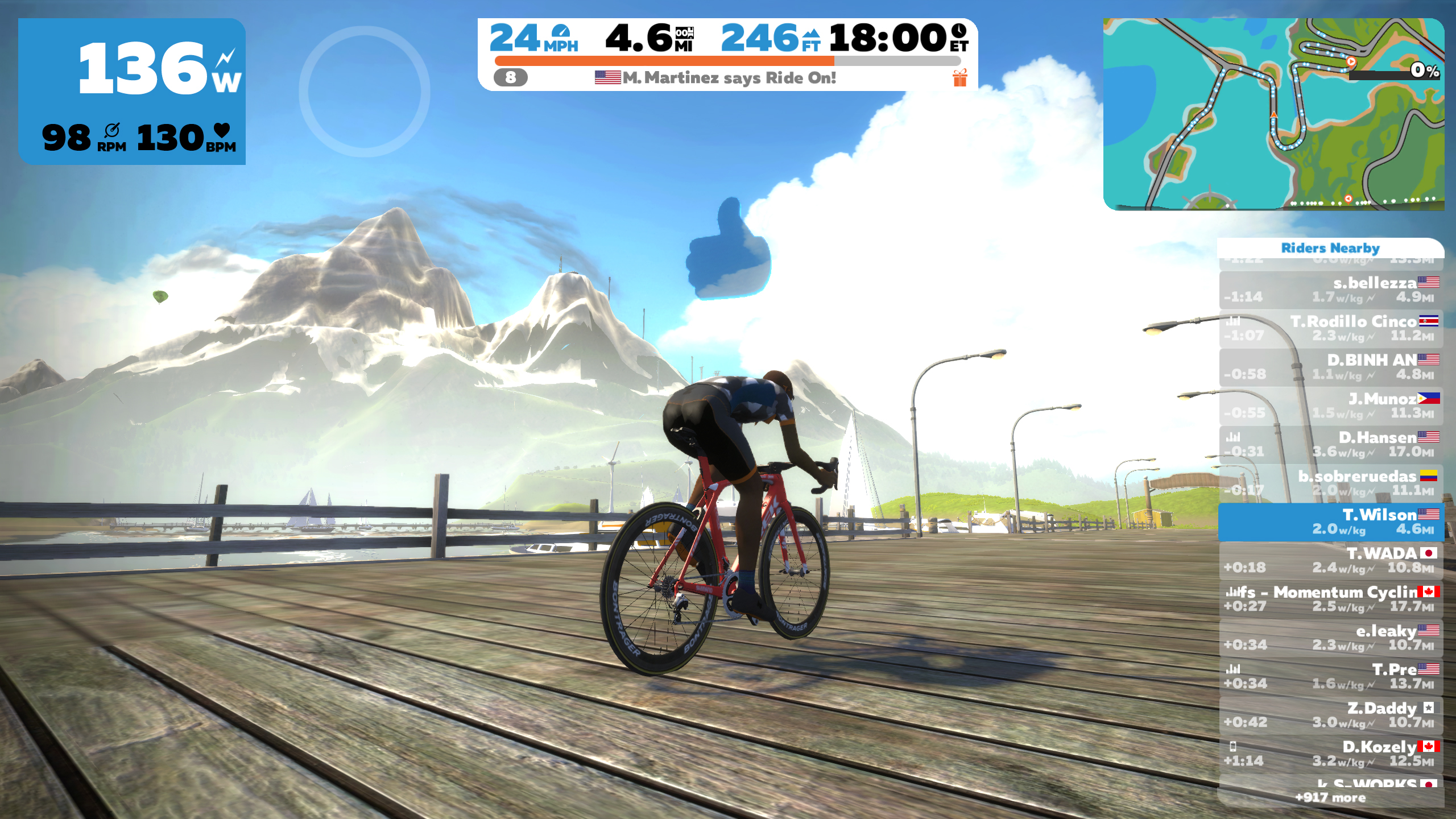Click the level 8 badge
1456x819 pixels.
[510, 77]
